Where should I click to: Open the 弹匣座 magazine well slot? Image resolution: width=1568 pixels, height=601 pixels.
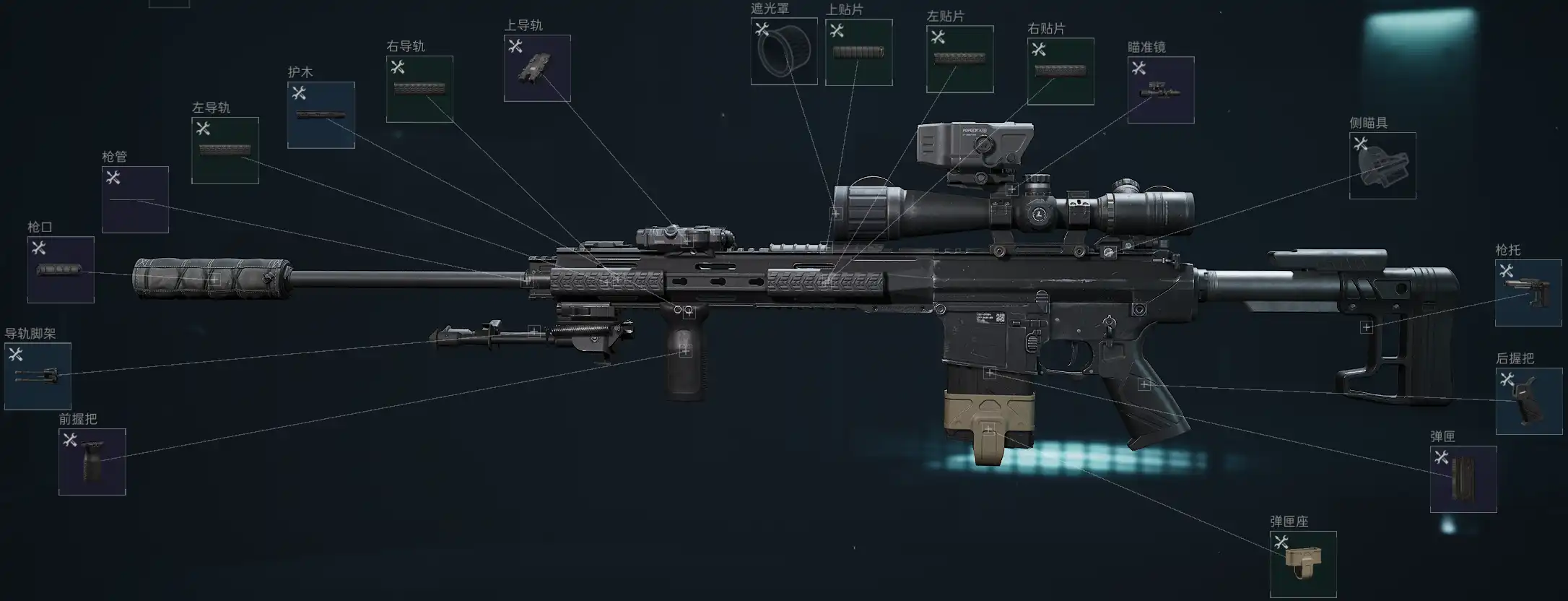tap(1303, 564)
